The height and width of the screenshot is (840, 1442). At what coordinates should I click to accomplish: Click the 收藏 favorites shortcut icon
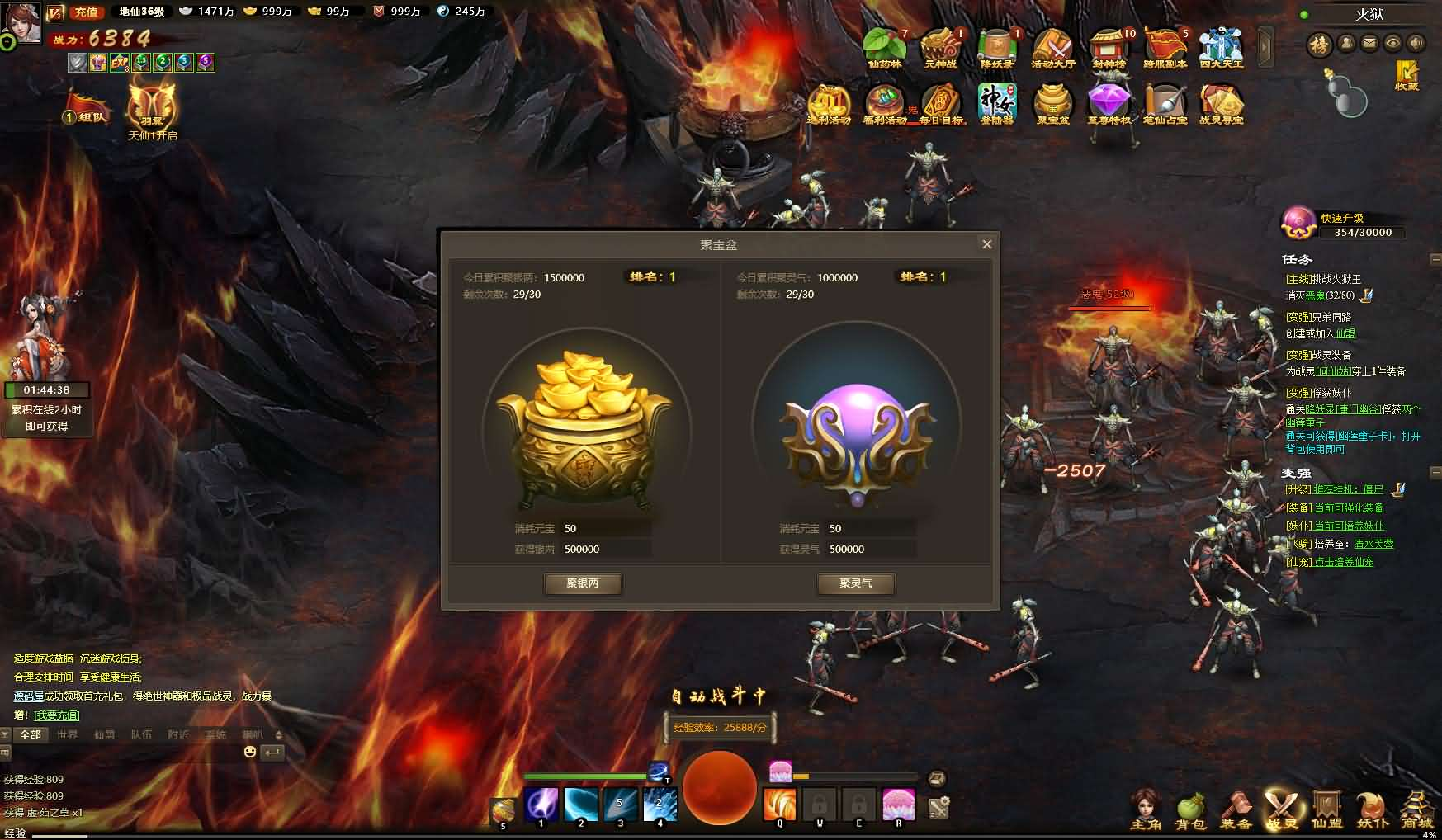[1407, 74]
